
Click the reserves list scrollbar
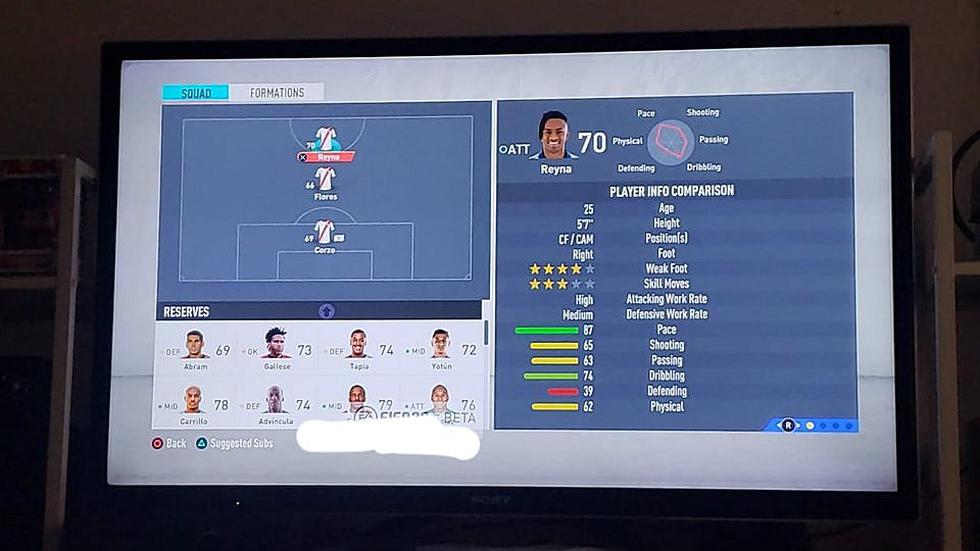(486, 334)
